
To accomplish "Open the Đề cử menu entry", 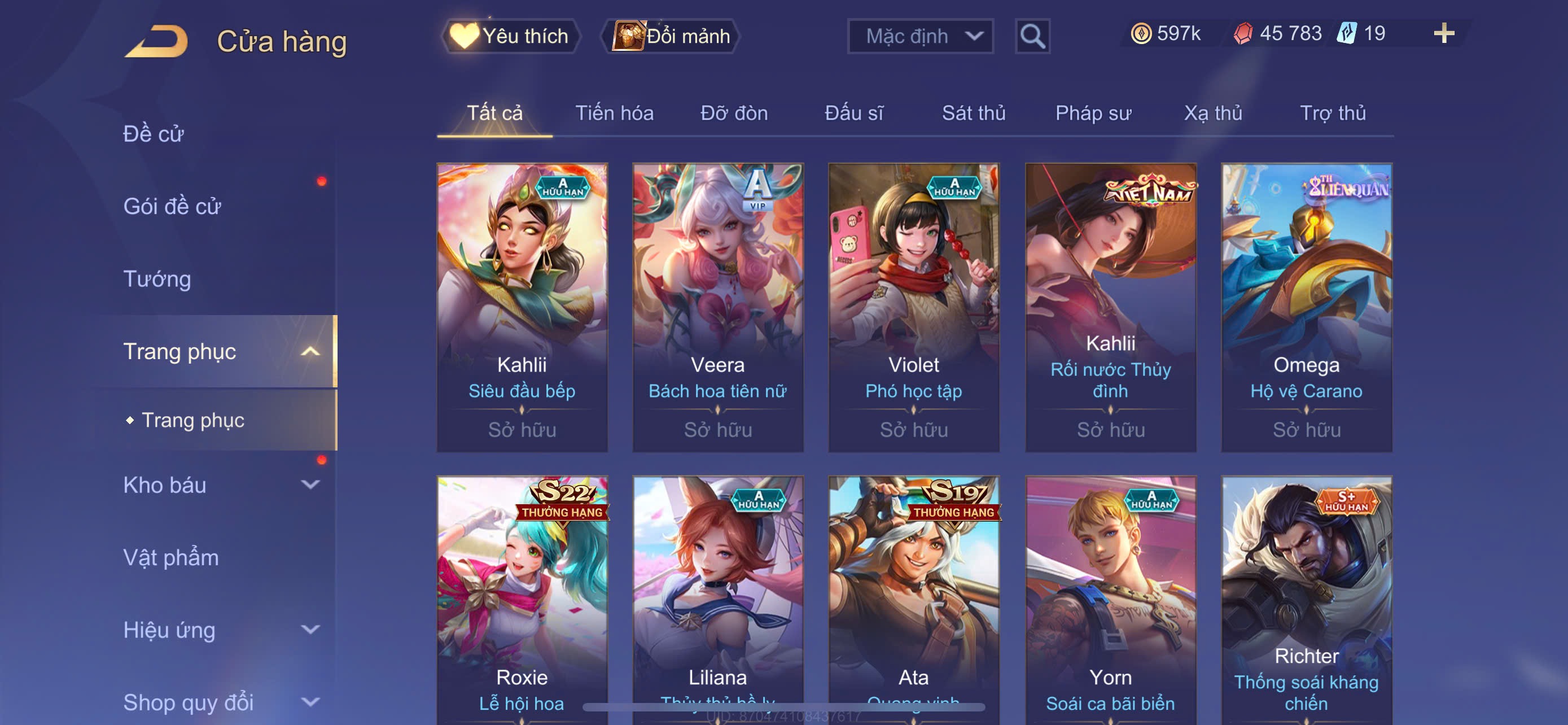I will click(154, 134).
